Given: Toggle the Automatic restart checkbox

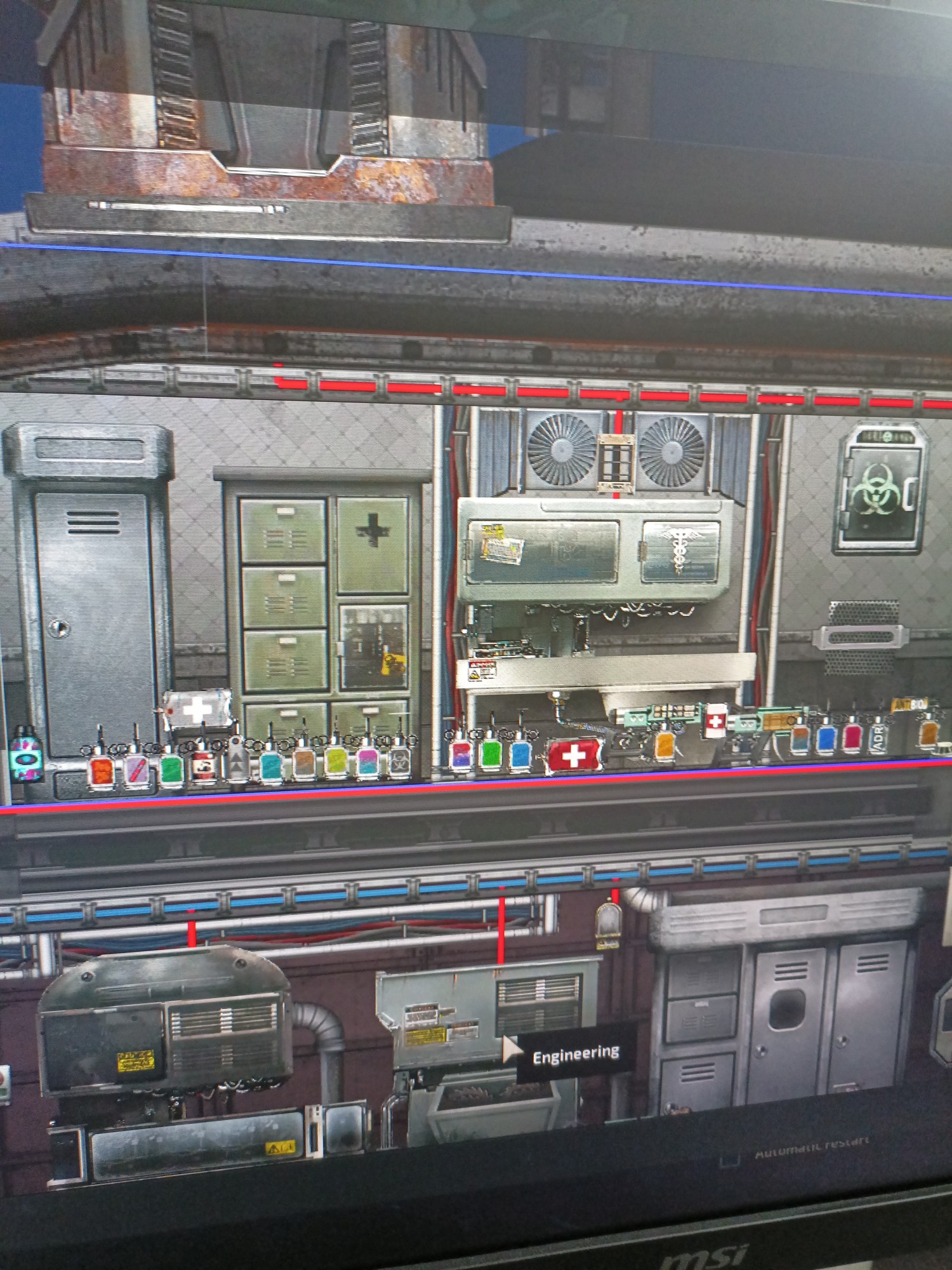Looking at the screenshot, I should (730, 1160).
